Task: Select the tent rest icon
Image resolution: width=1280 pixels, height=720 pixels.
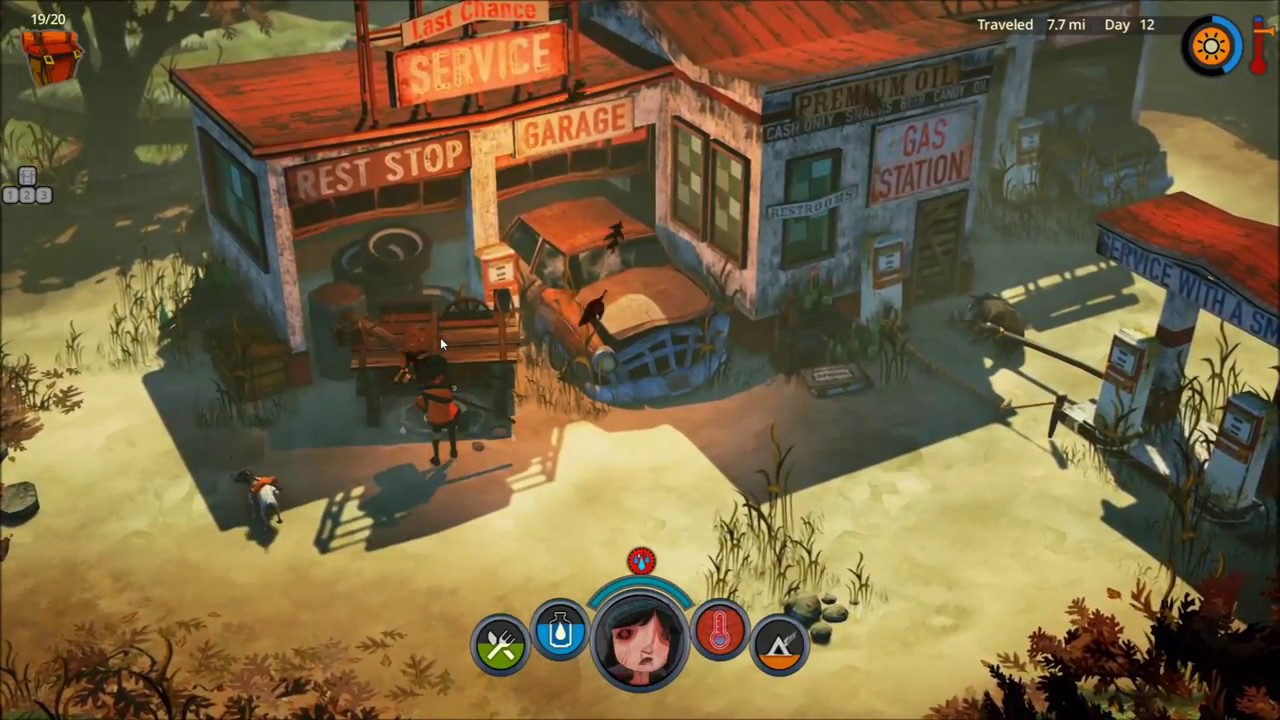Action: point(780,645)
